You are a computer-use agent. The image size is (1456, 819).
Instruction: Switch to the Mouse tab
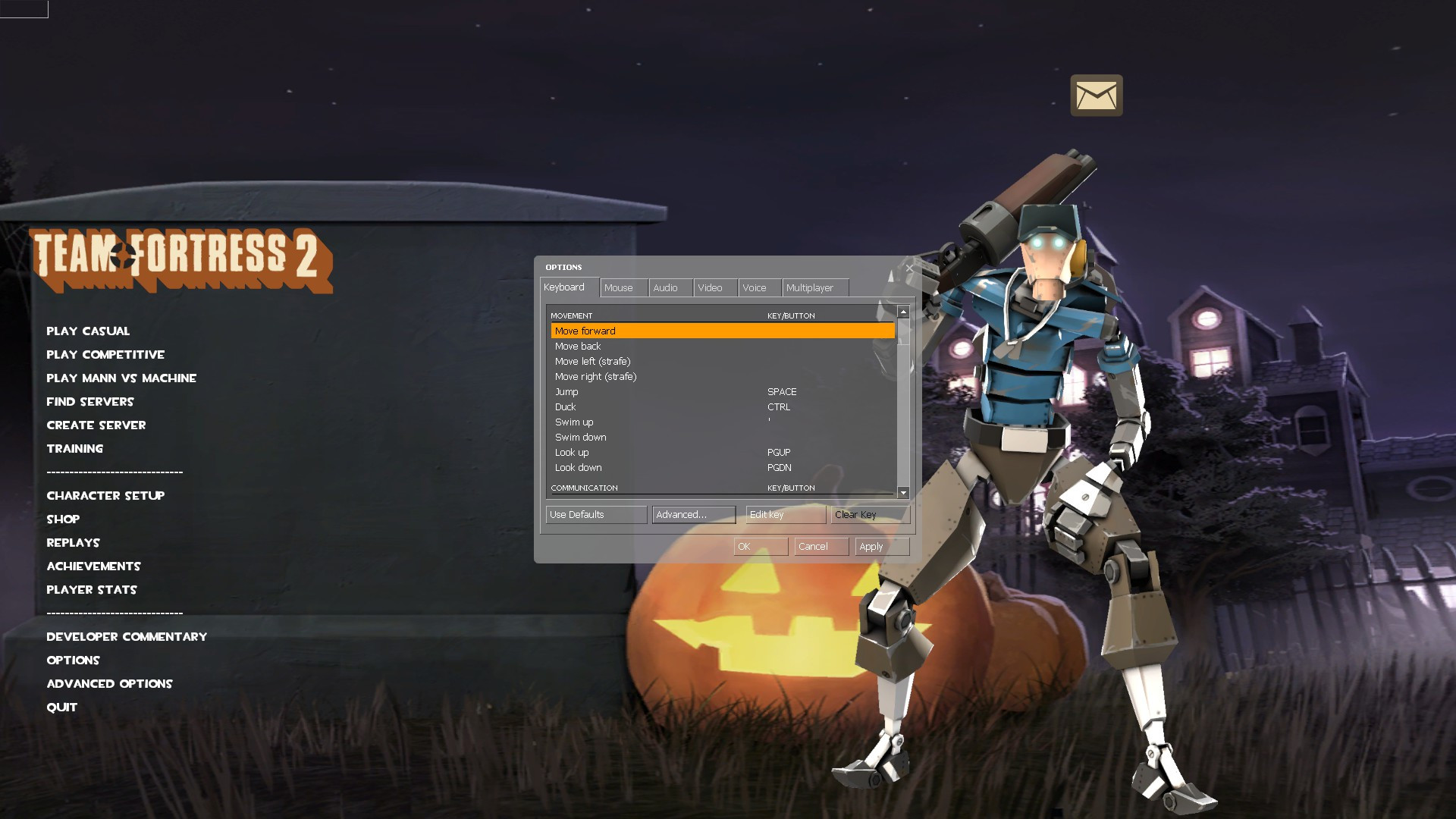(622, 287)
